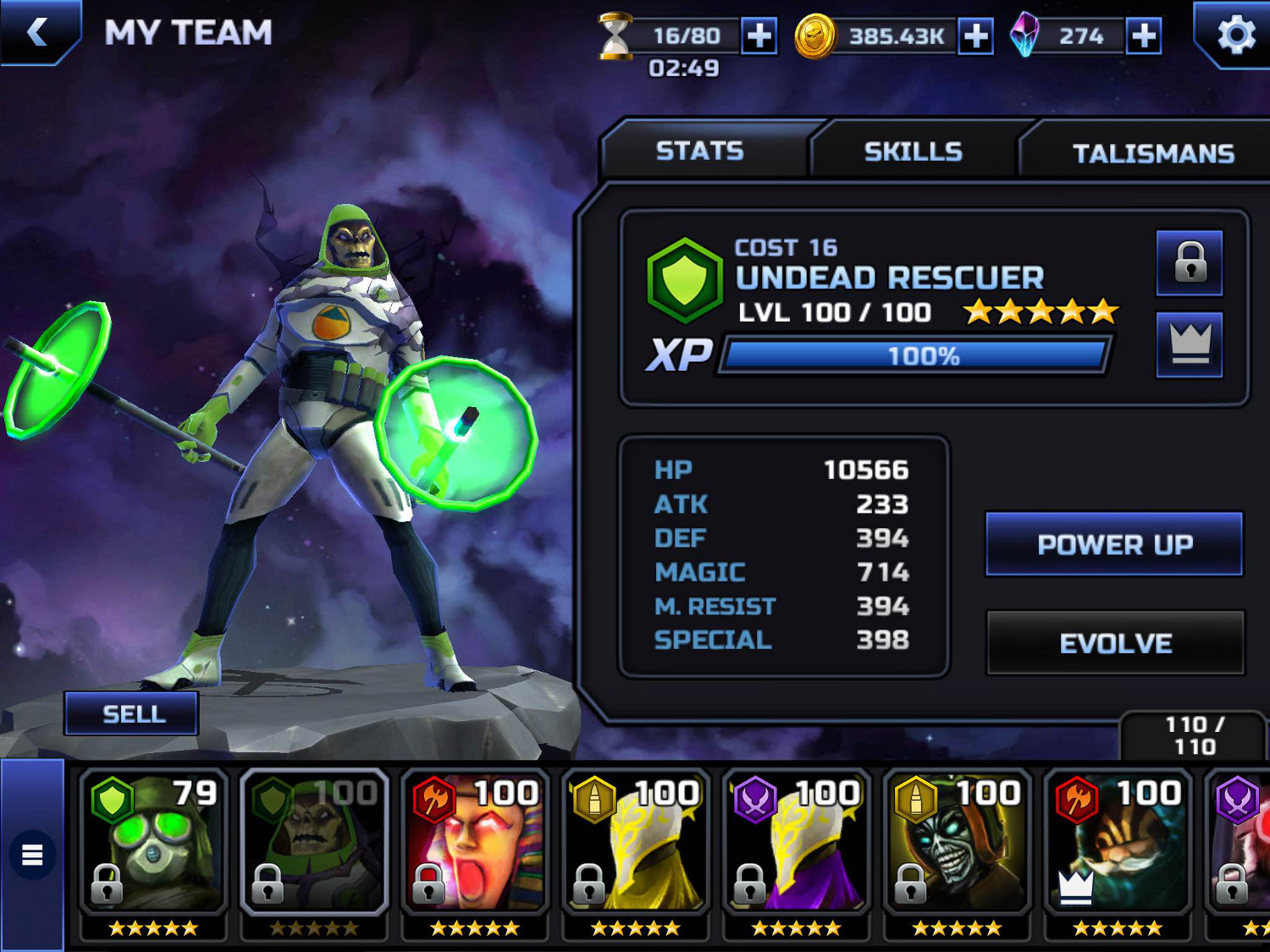This screenshot has width=1270, height=952.
Task: Select the level 79 gas mask character
Action: click(x=153, y=842)
